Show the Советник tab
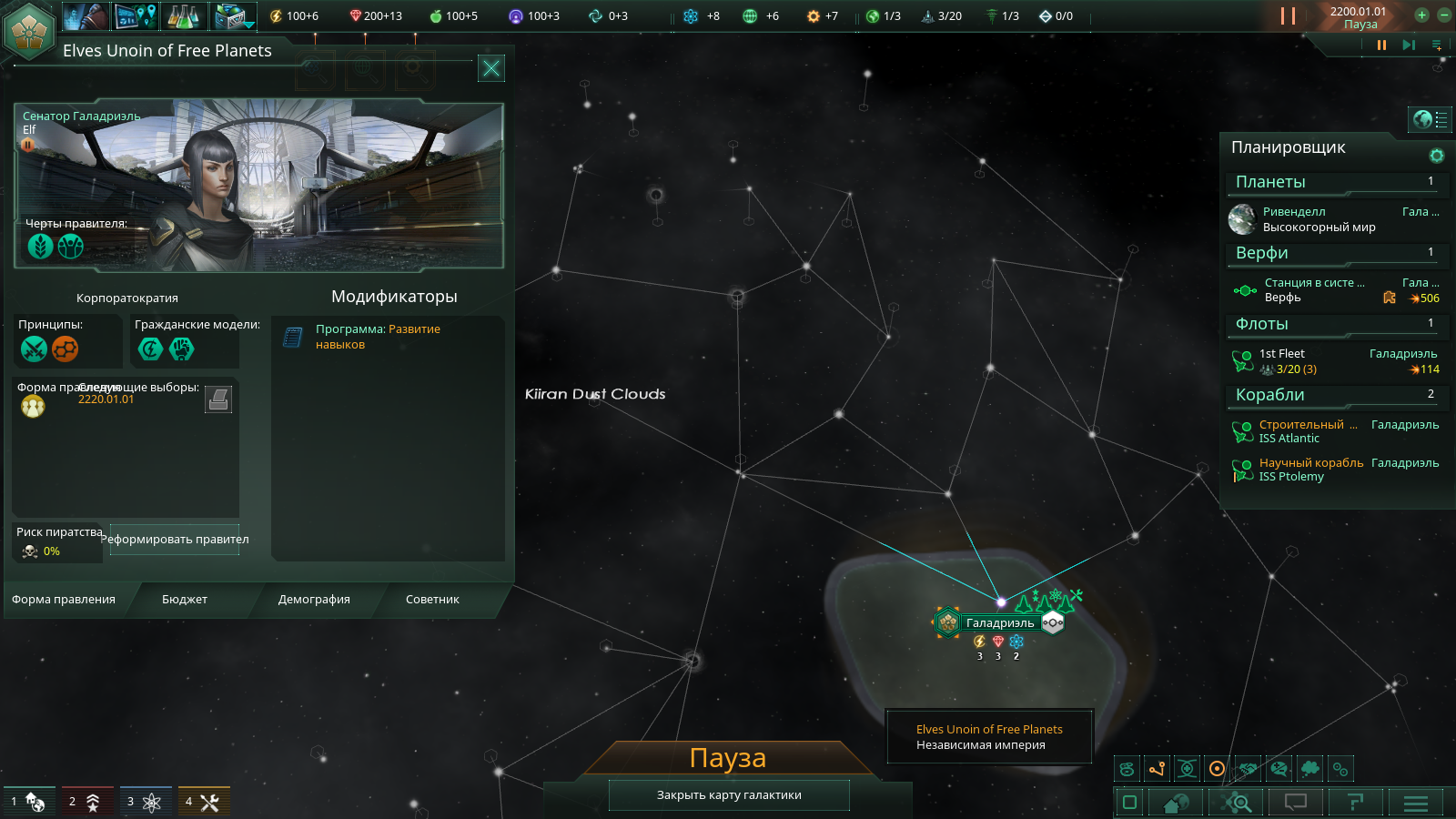 432,599
